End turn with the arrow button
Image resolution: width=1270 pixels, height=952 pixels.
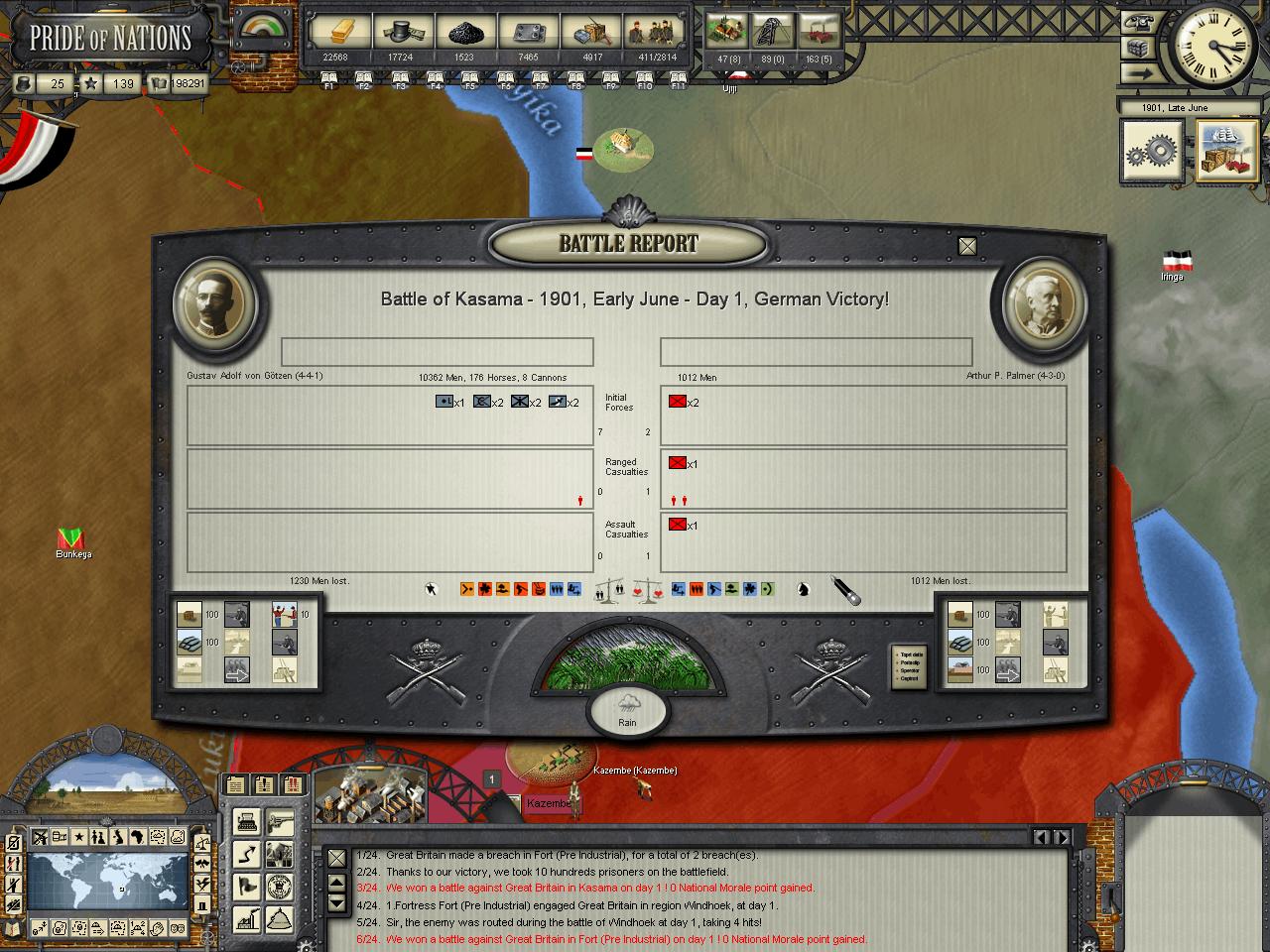pyautogui.click(x=1138, y=74)
